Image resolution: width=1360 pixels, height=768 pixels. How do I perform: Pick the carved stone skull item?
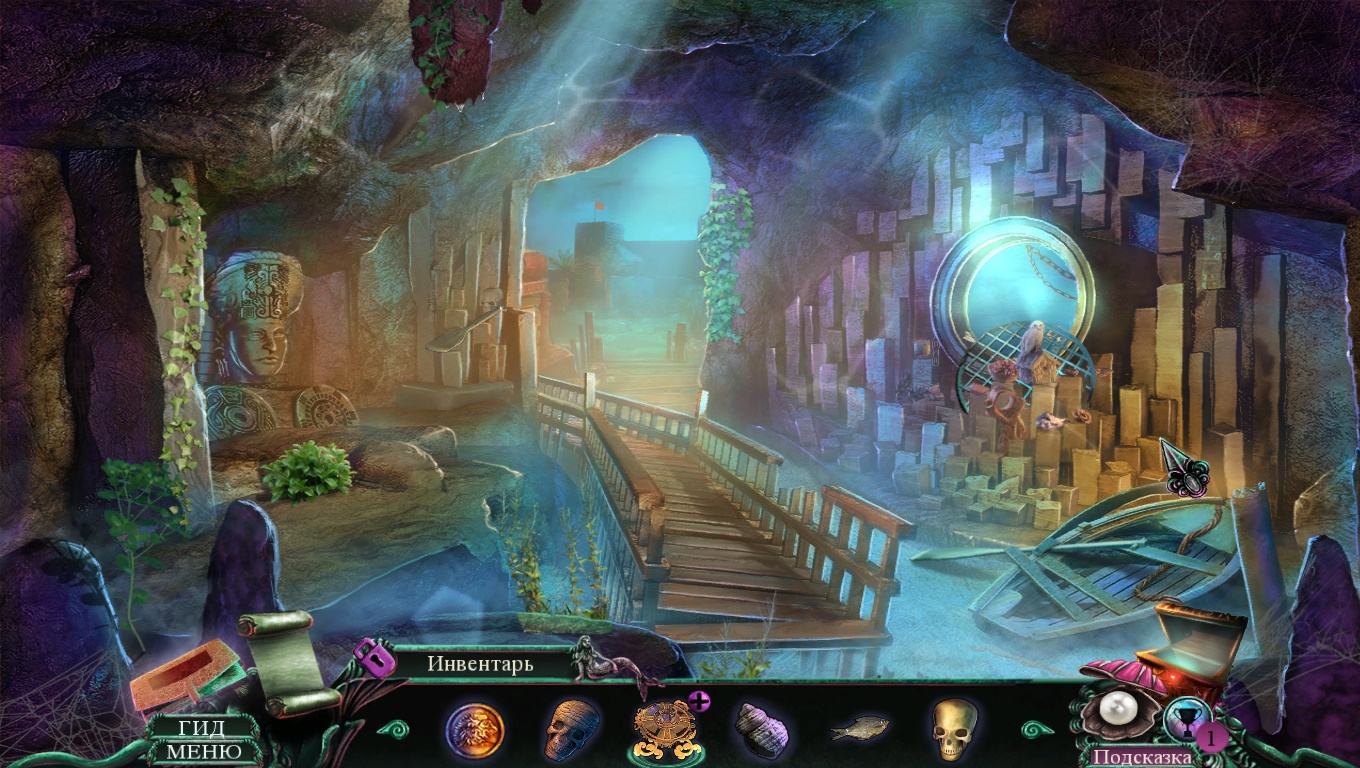click(x=573, y=730)
